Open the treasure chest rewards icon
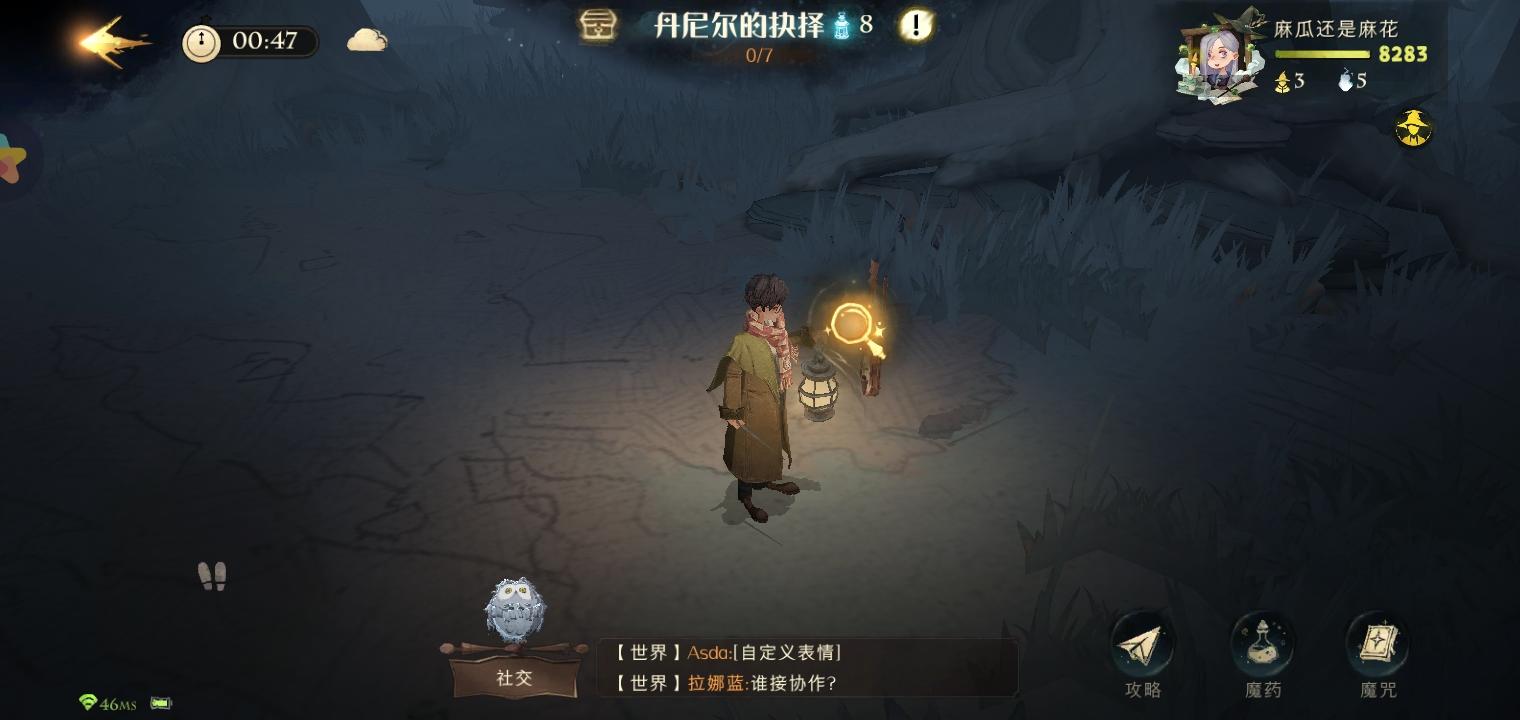 [597, 27]
